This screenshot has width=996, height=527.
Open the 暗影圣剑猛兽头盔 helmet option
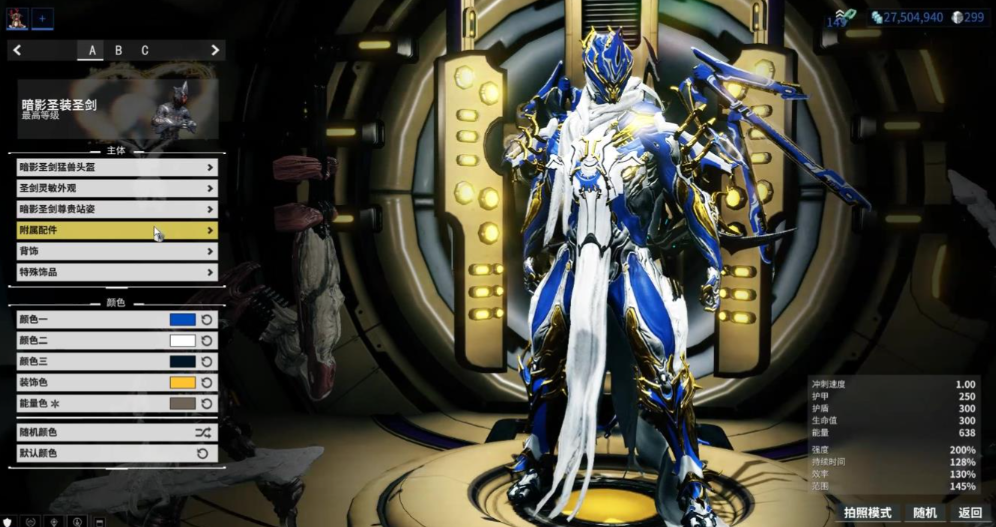pos(116,167)
